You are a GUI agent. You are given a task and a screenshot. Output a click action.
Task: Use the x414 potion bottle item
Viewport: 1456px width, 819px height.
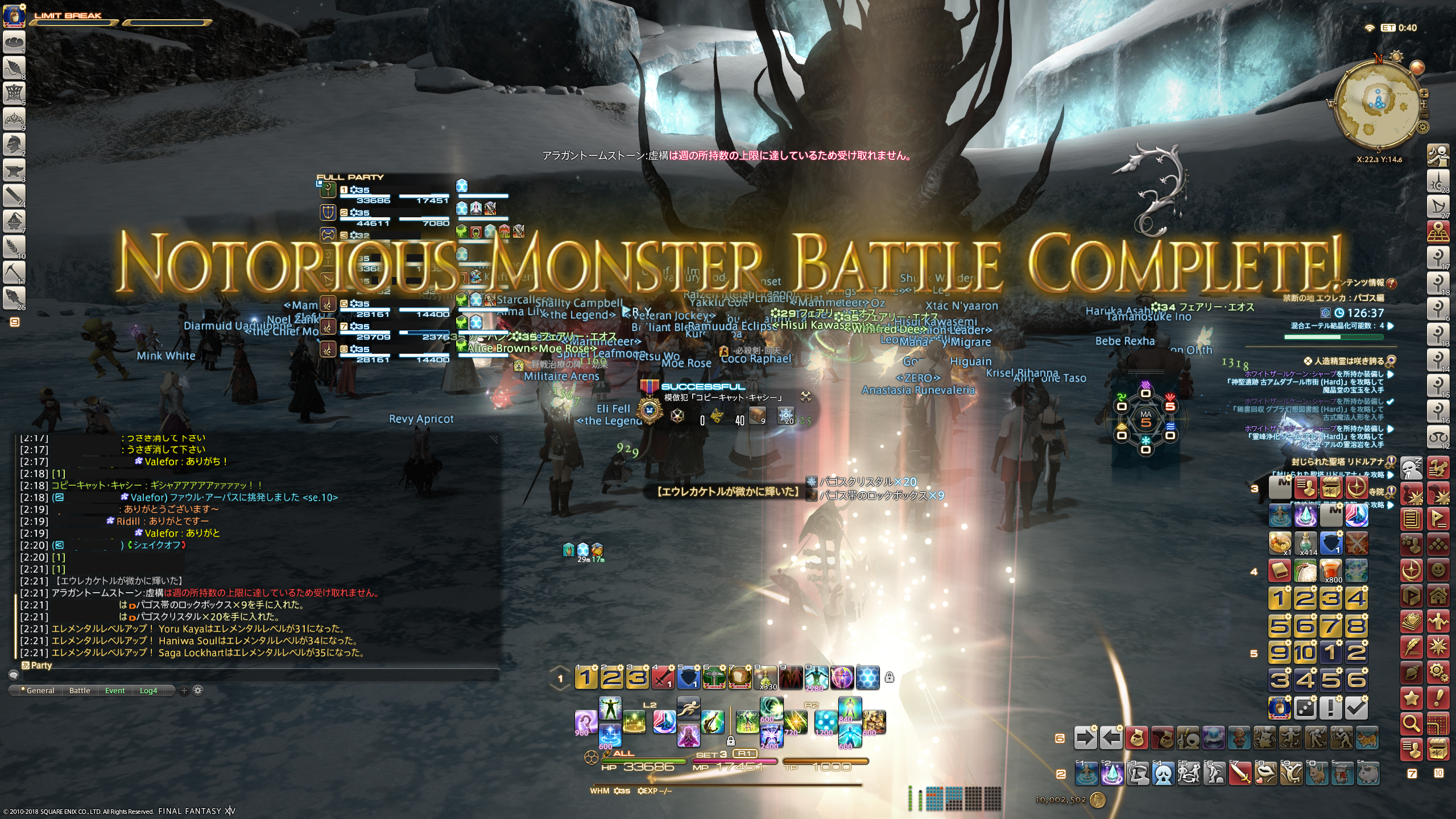pos(1306,543)
